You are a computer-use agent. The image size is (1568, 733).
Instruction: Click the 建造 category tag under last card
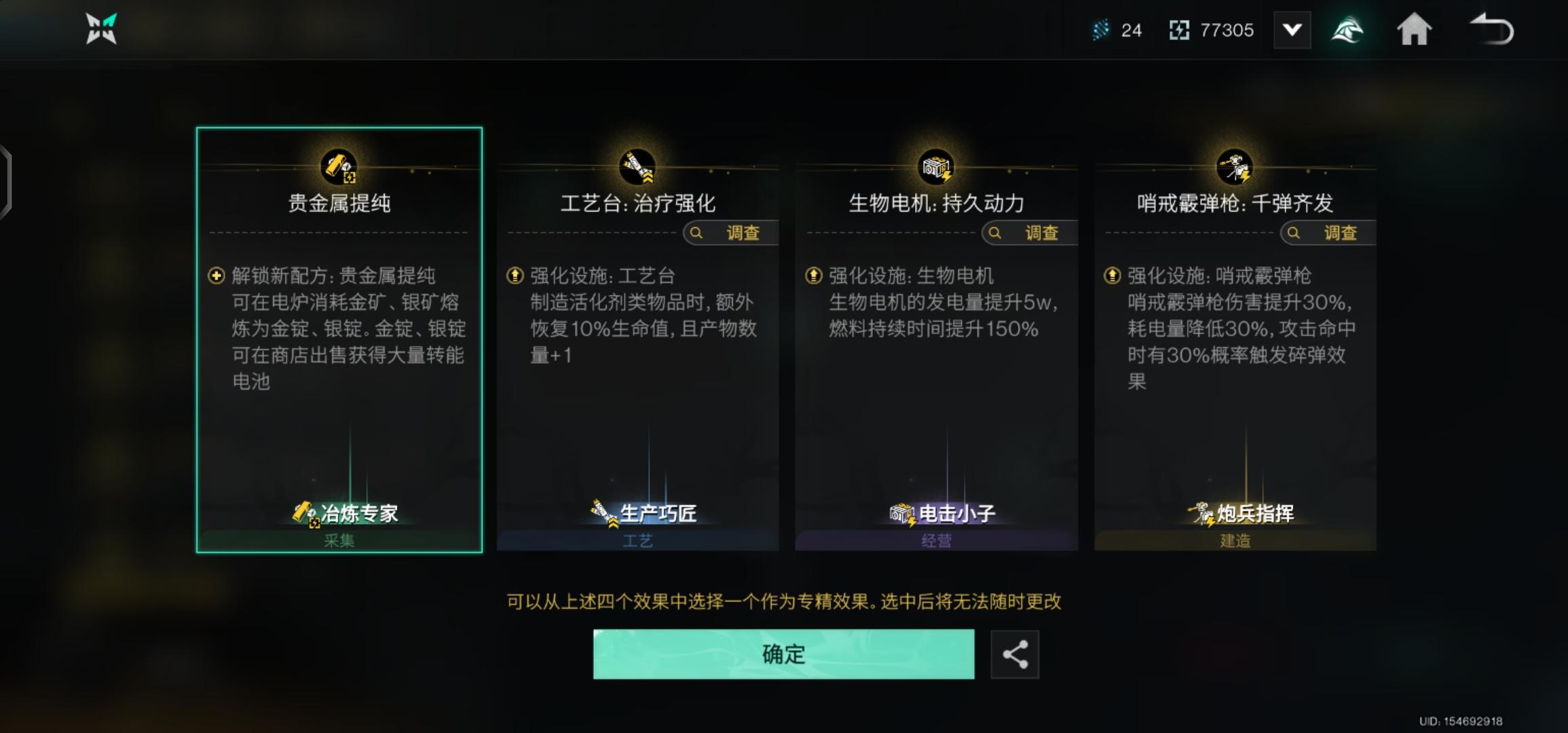(1235, 540)
